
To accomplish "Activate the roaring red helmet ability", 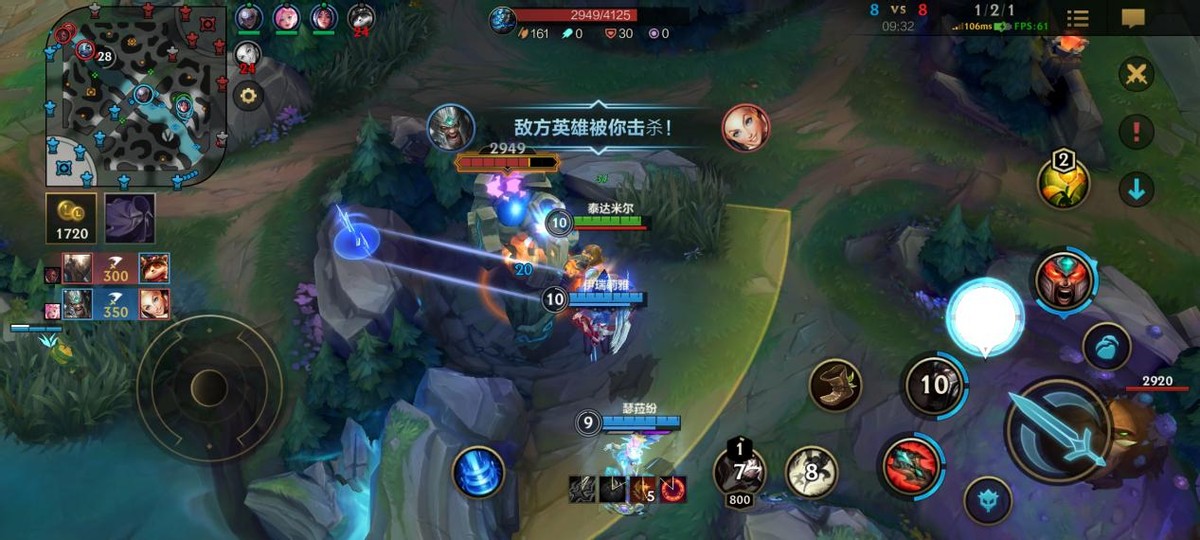I will pos(1064,280).
